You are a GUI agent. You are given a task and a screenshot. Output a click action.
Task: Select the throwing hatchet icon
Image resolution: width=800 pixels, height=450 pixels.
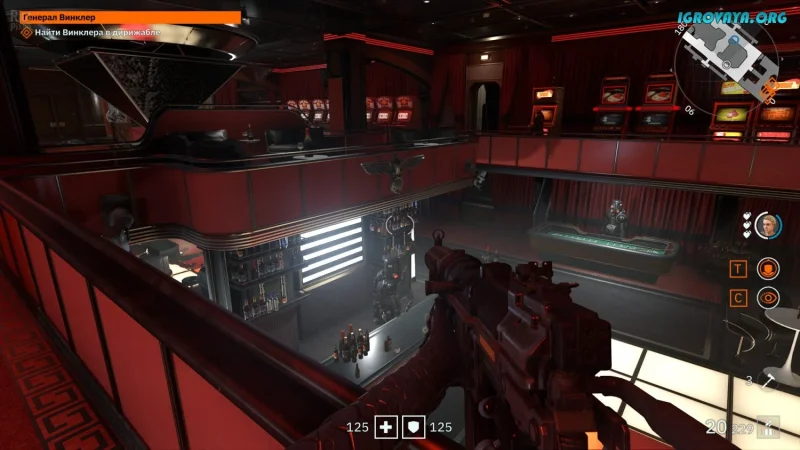768,380
